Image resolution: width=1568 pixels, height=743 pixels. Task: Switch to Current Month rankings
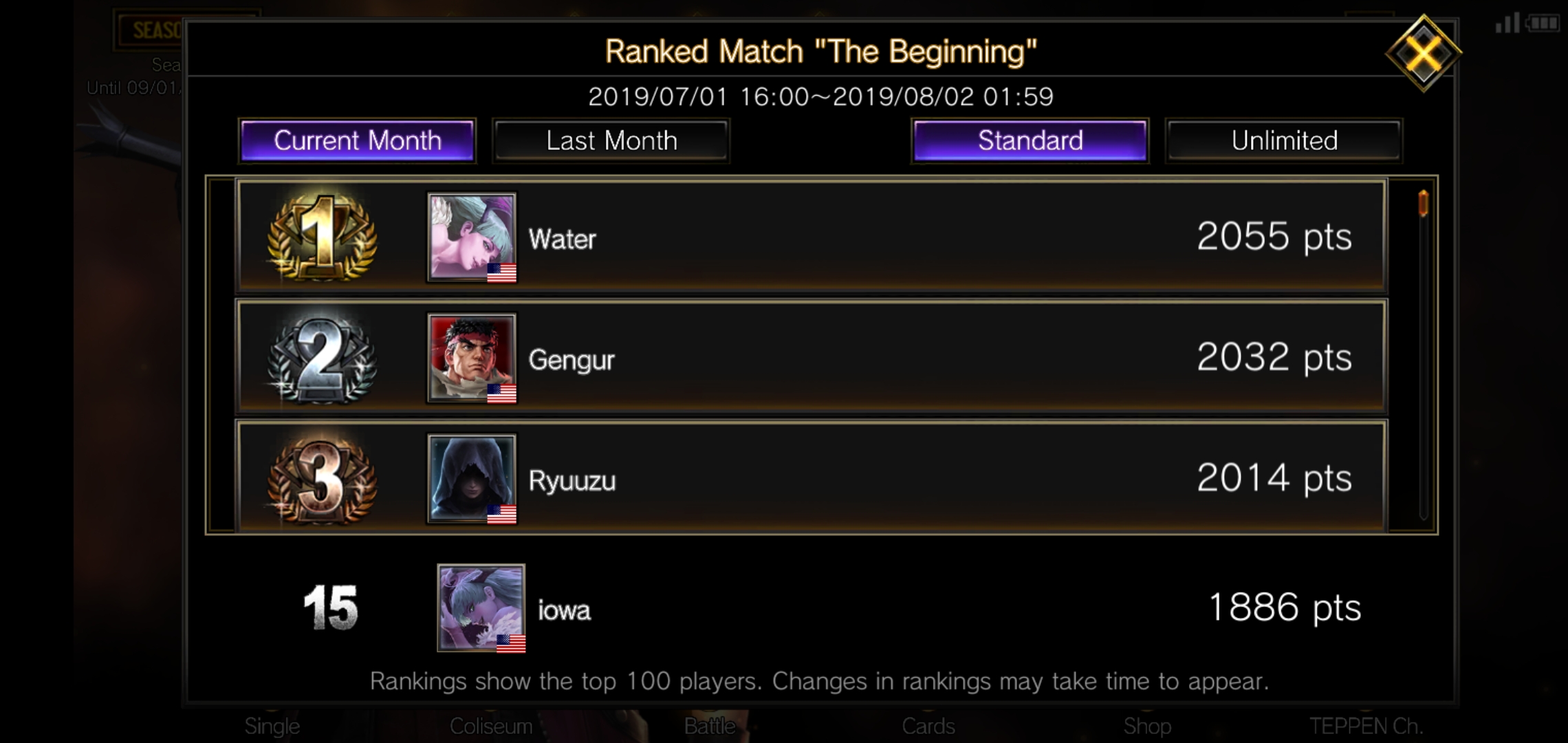(x=356, y=140)
